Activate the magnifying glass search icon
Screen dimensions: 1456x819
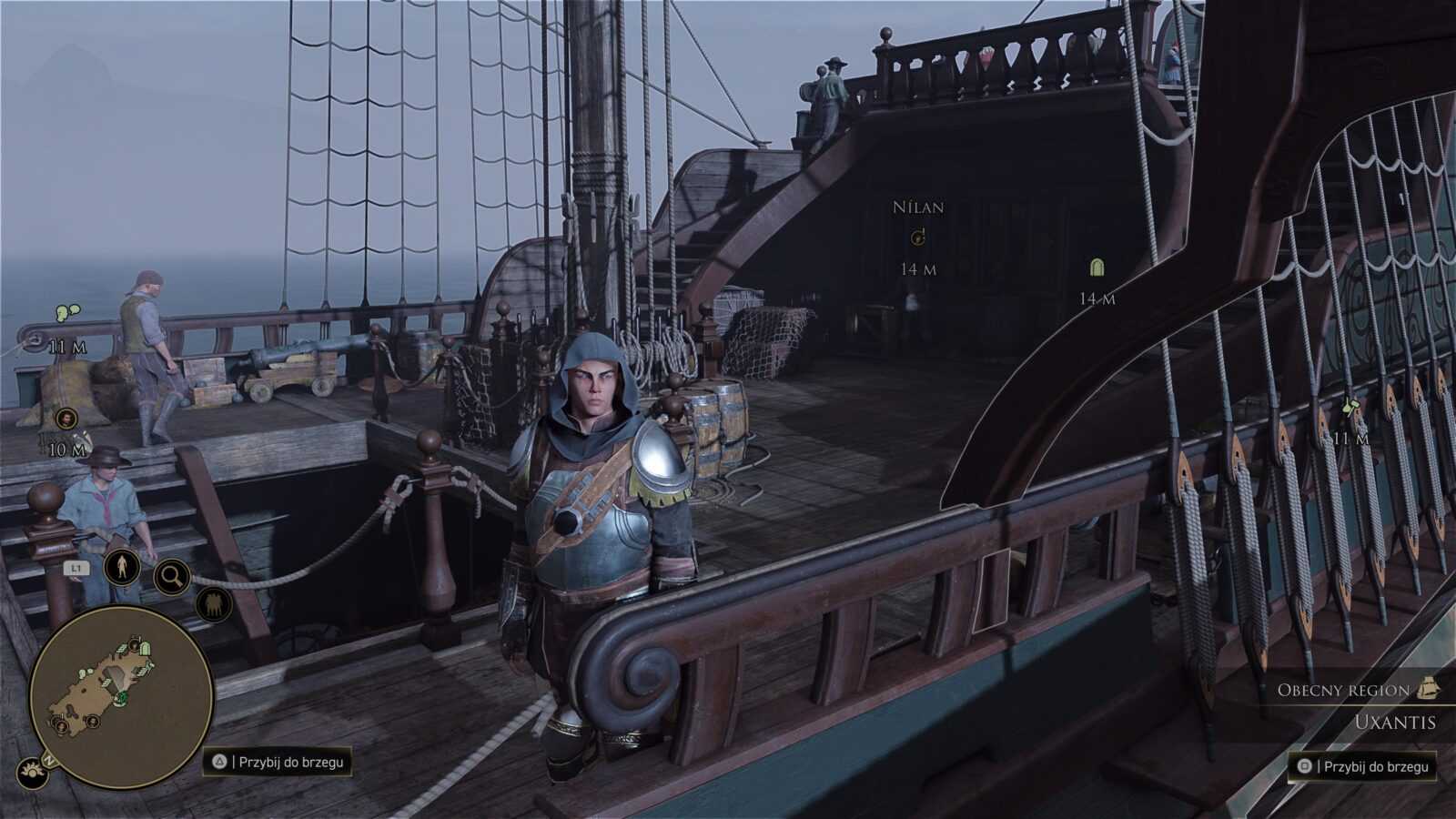pyautogui.click(x=171, y=575)
